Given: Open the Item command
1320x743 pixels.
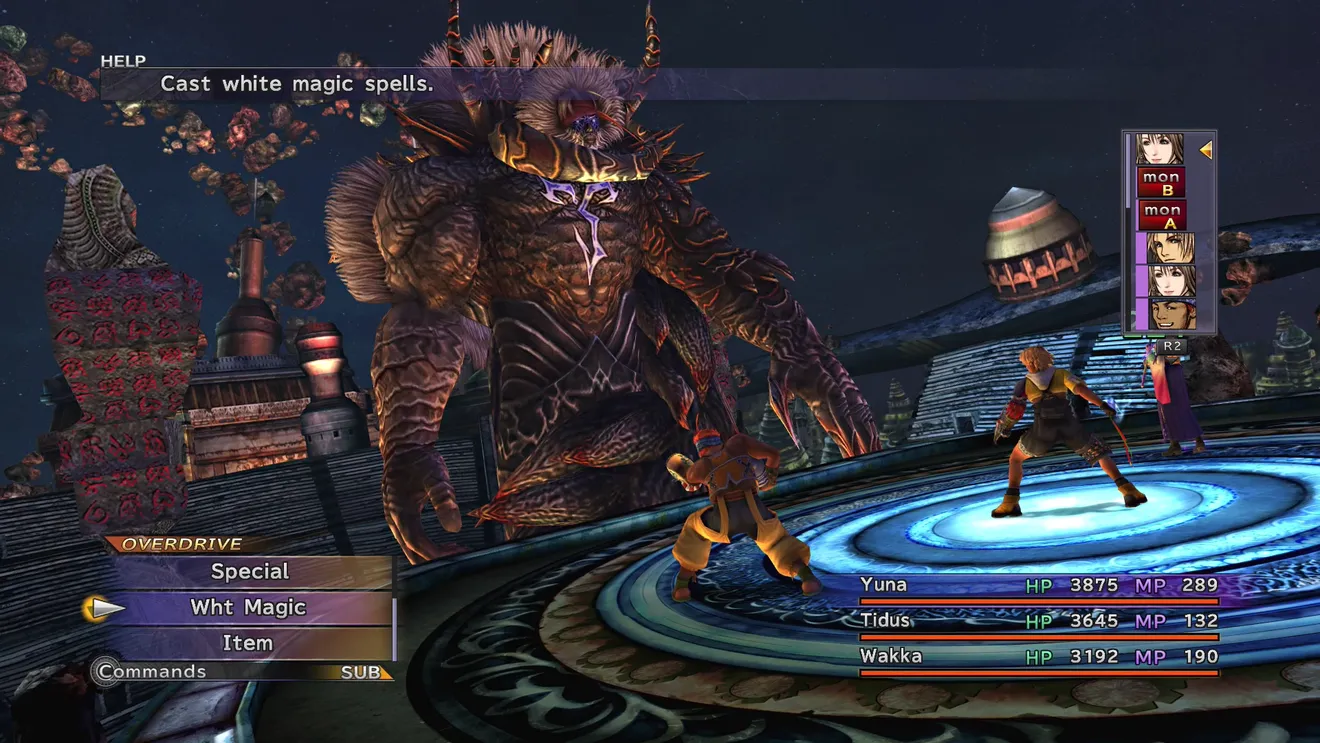Looking at the screenshot, I should pos(249,643).
